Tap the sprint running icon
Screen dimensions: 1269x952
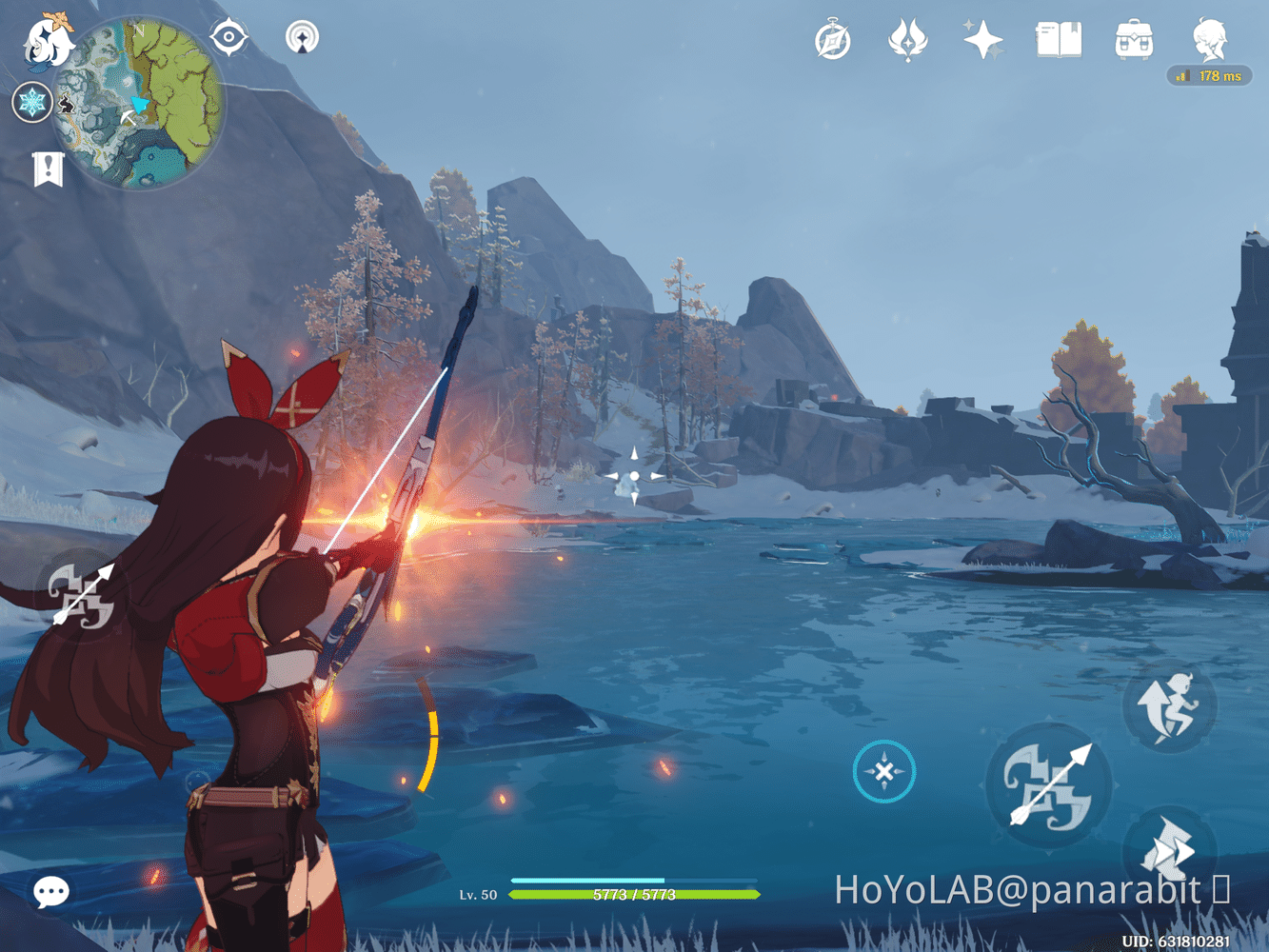(x=1168, y=706)
